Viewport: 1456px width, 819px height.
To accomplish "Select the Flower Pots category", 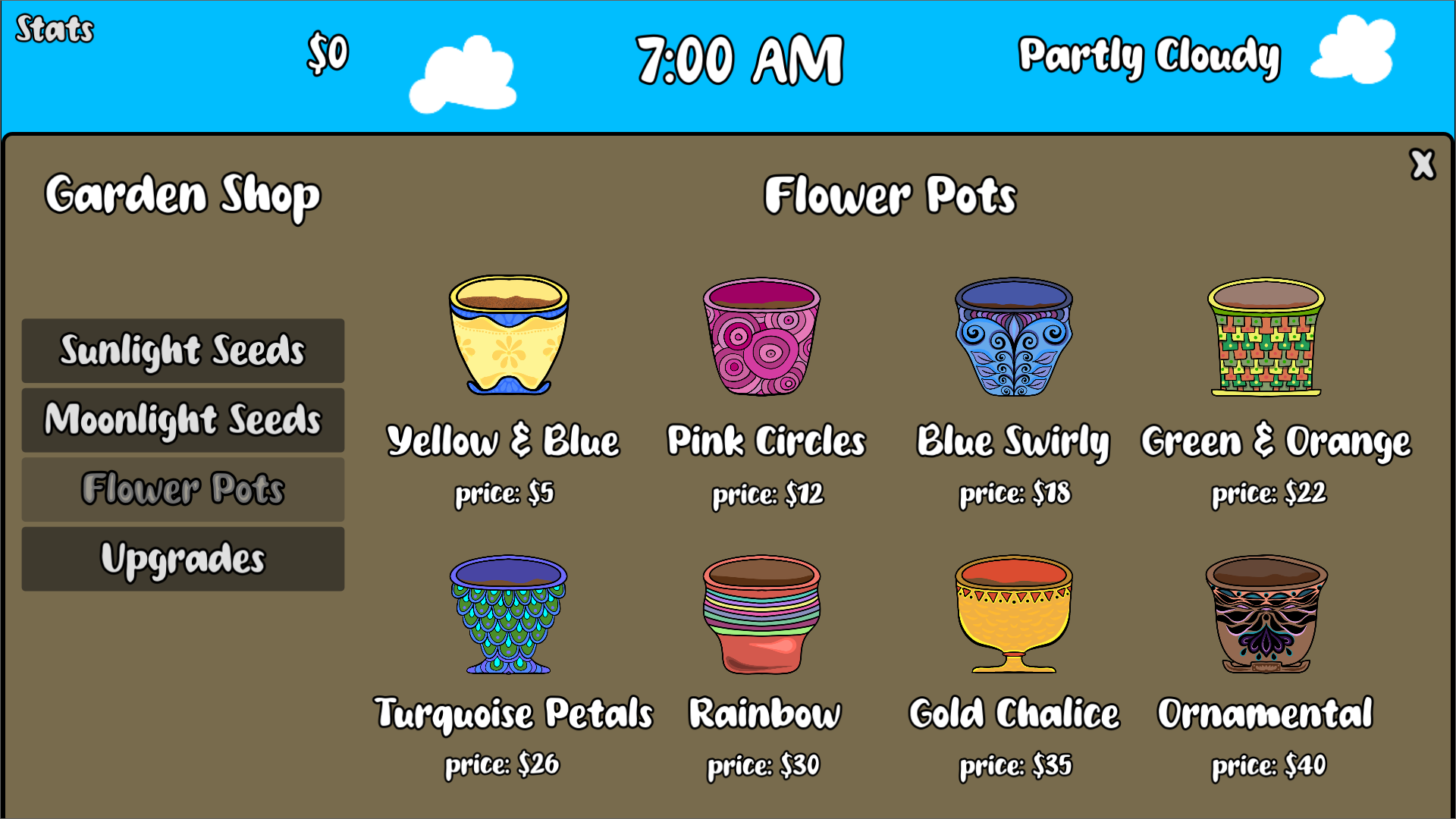I will [182, 489].
